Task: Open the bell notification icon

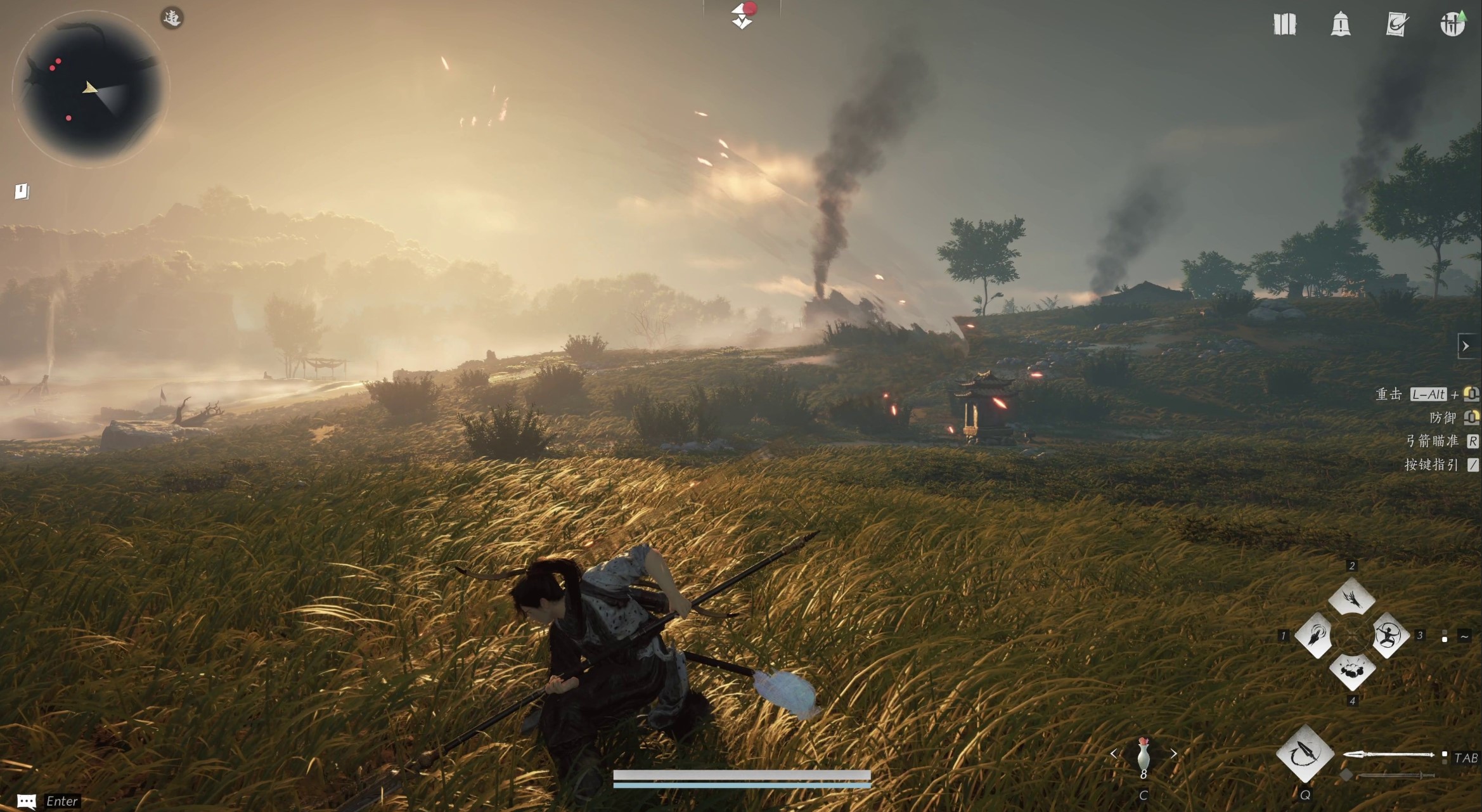Action: click(1341, 25)
